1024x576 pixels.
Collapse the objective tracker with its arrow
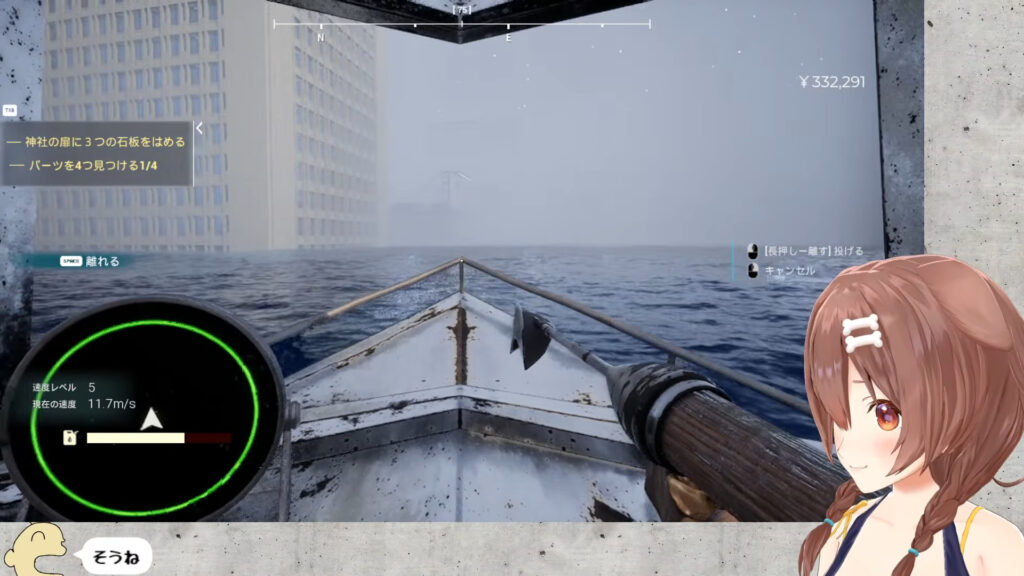(x=199, y=128)
